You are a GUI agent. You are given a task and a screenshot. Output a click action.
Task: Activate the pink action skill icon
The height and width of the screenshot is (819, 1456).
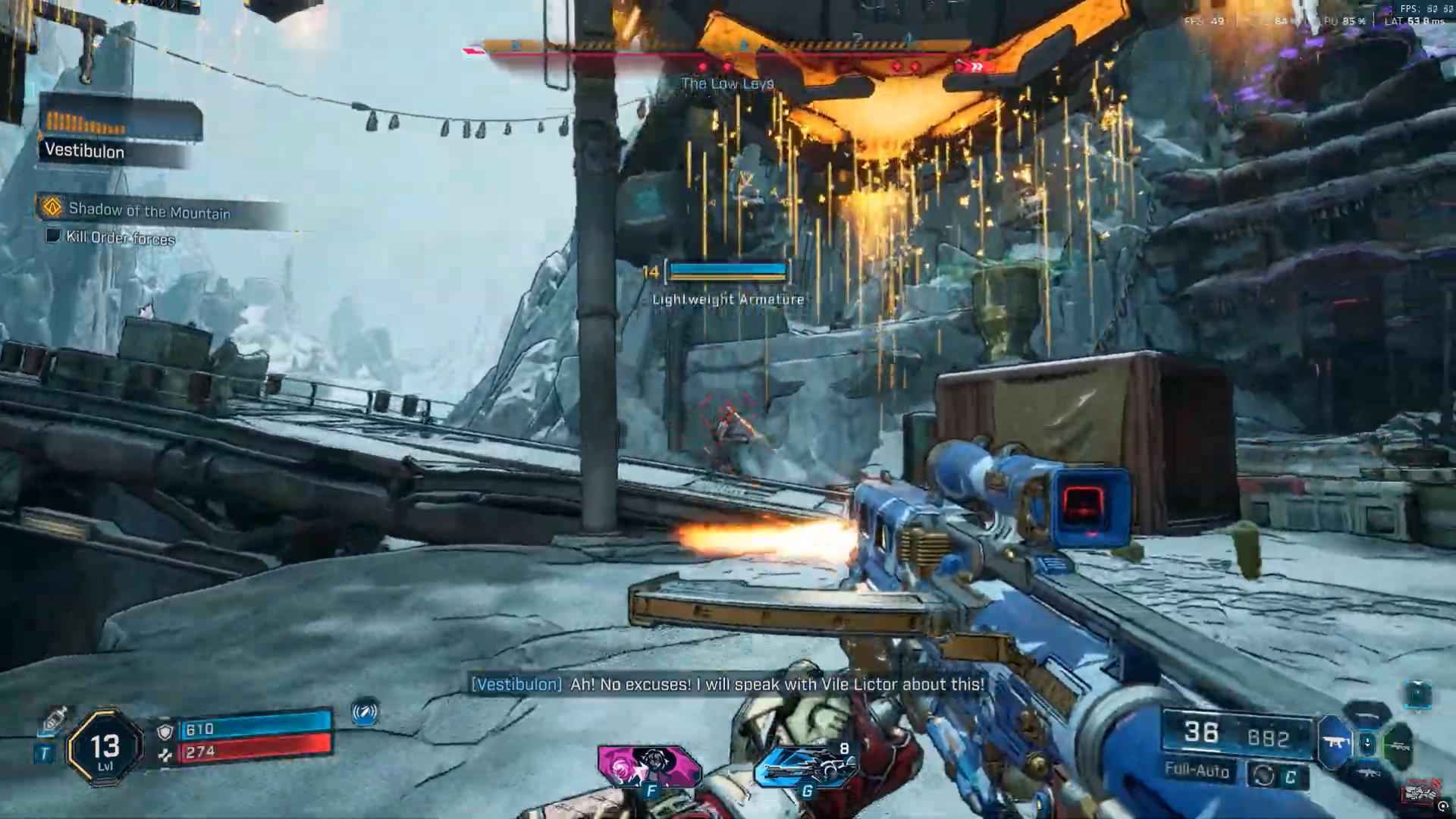click(x=649, y=766)
